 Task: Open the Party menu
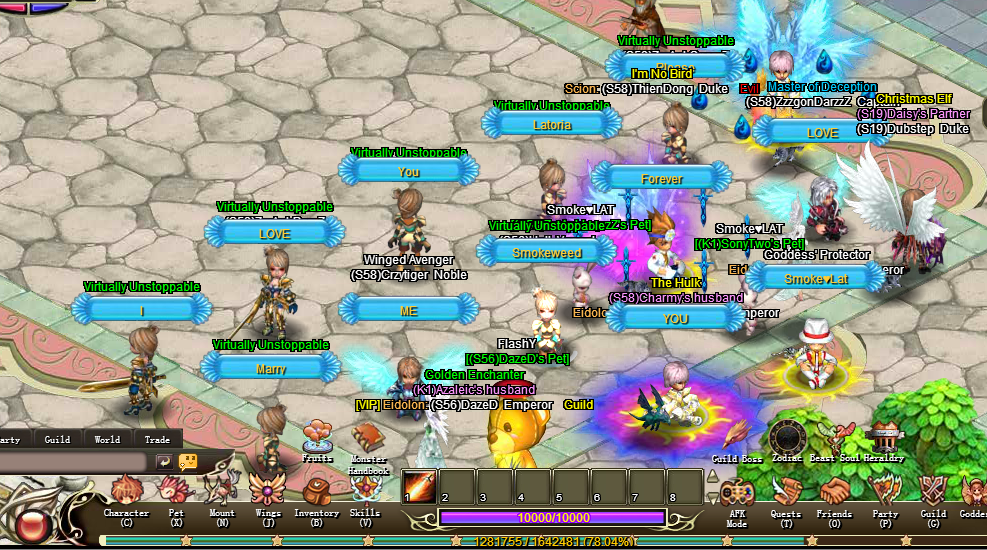tap(885, 493)
